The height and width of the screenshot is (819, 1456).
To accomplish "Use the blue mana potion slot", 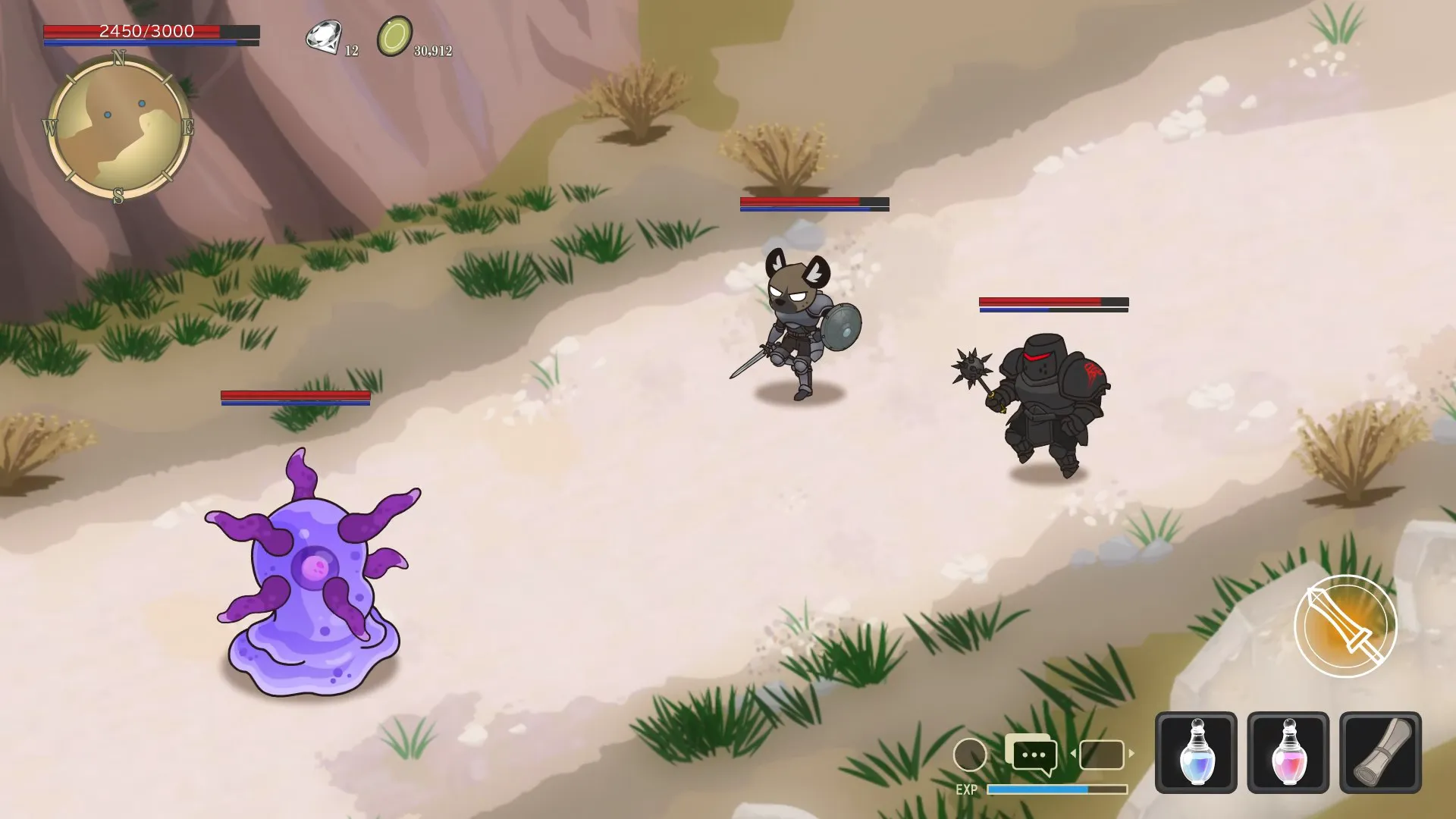I will pos(1196,752).
